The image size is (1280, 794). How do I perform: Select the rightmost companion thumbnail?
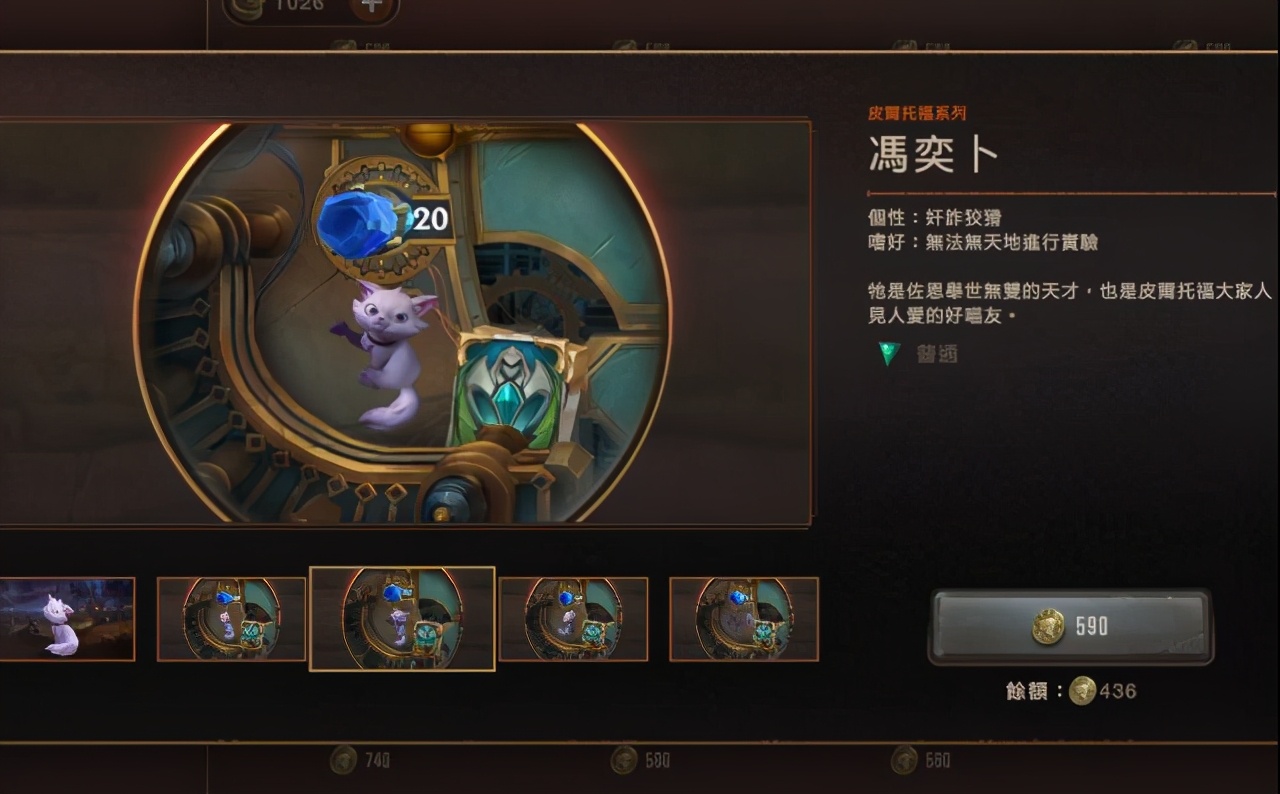(743, 618)
